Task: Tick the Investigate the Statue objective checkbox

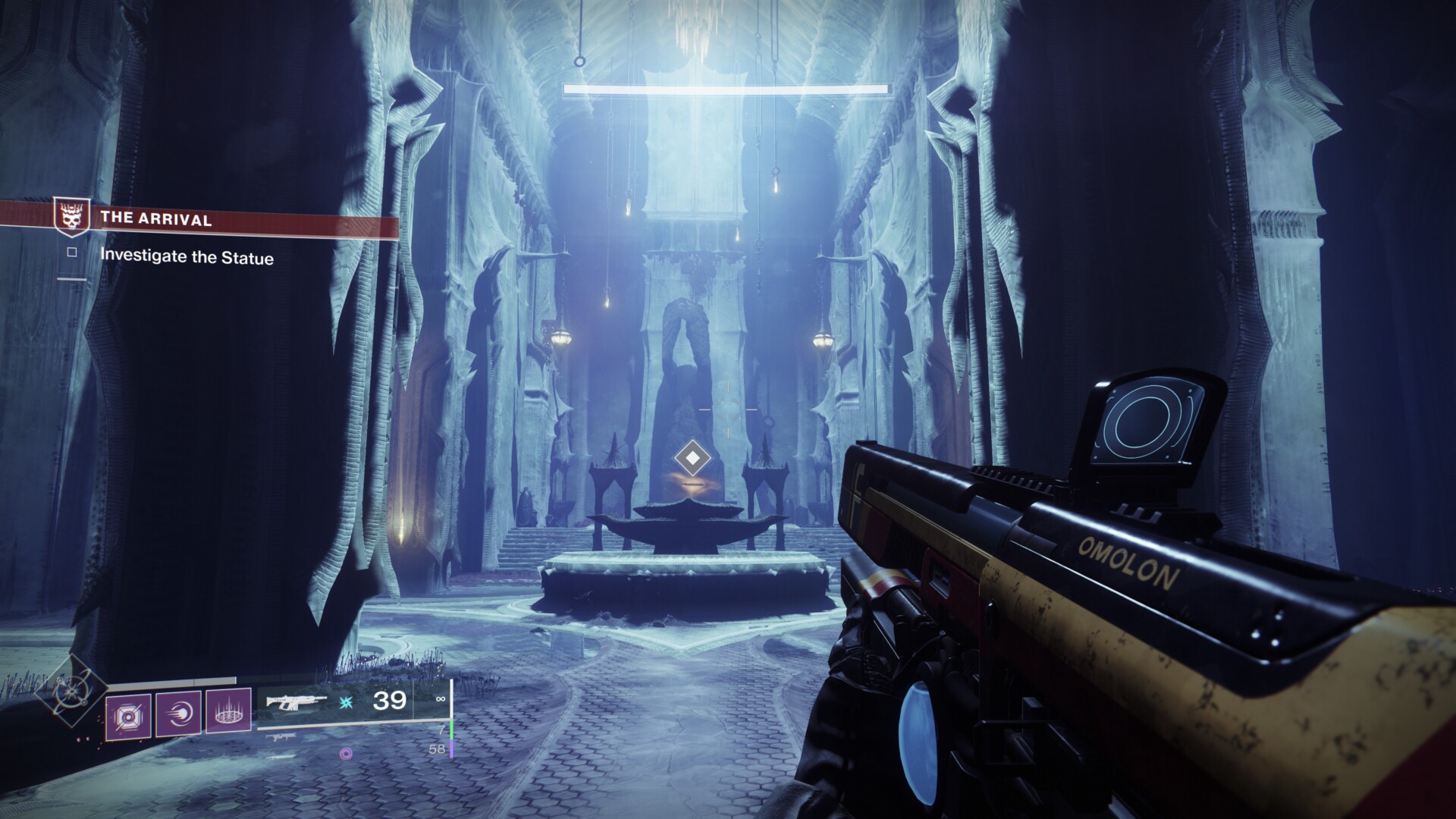Action: click(72, 253)
